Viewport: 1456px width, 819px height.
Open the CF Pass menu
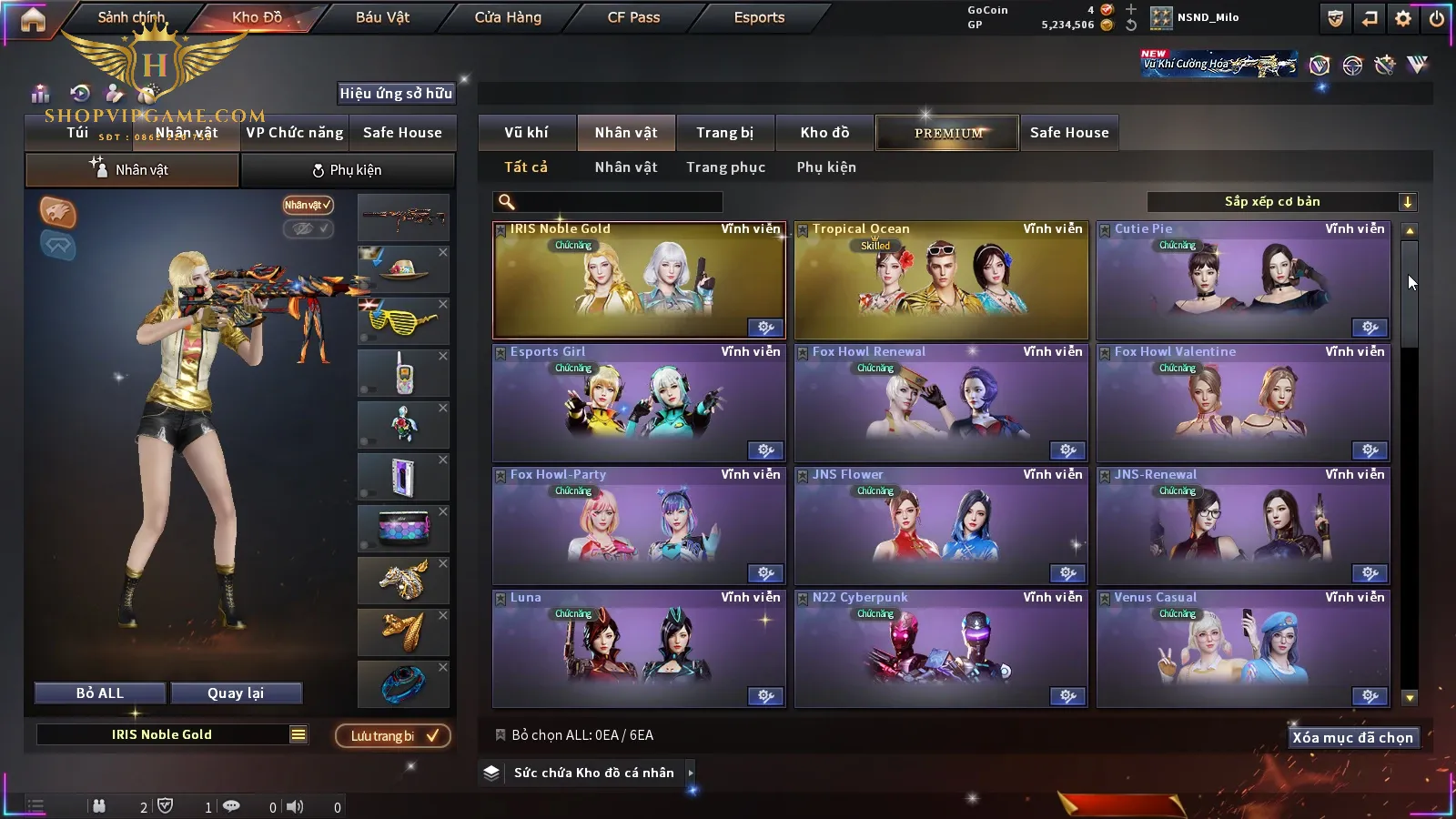[633, 17]
